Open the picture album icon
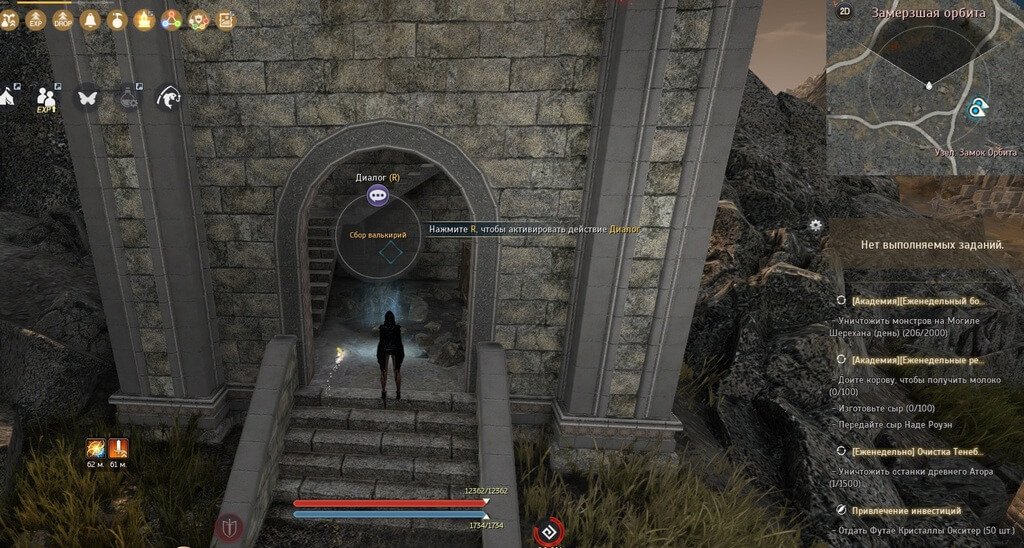Viewport: 1024px width, 548px height. tap(226, 19)
